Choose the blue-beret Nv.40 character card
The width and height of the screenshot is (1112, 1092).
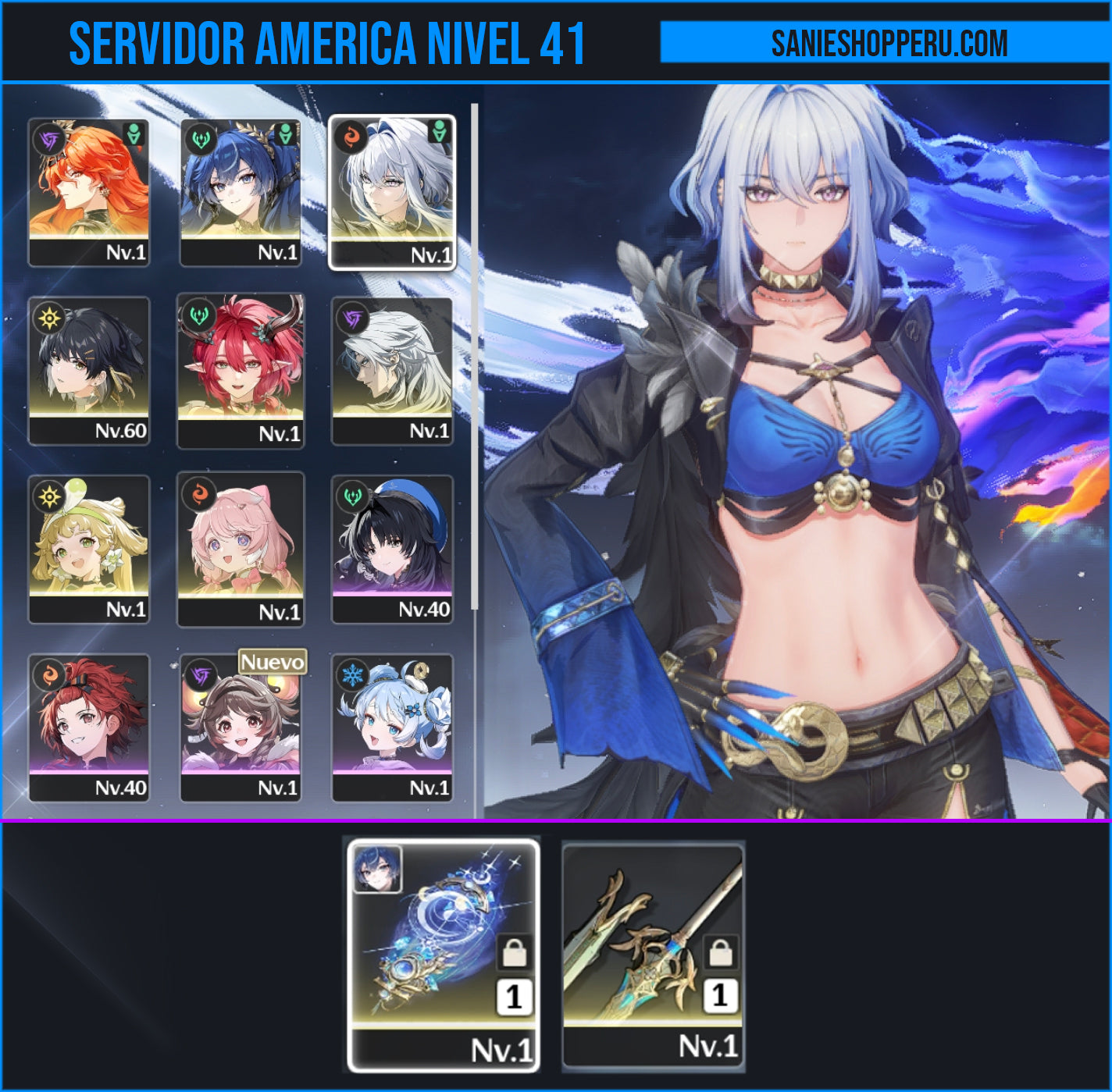tap(392, 549)
